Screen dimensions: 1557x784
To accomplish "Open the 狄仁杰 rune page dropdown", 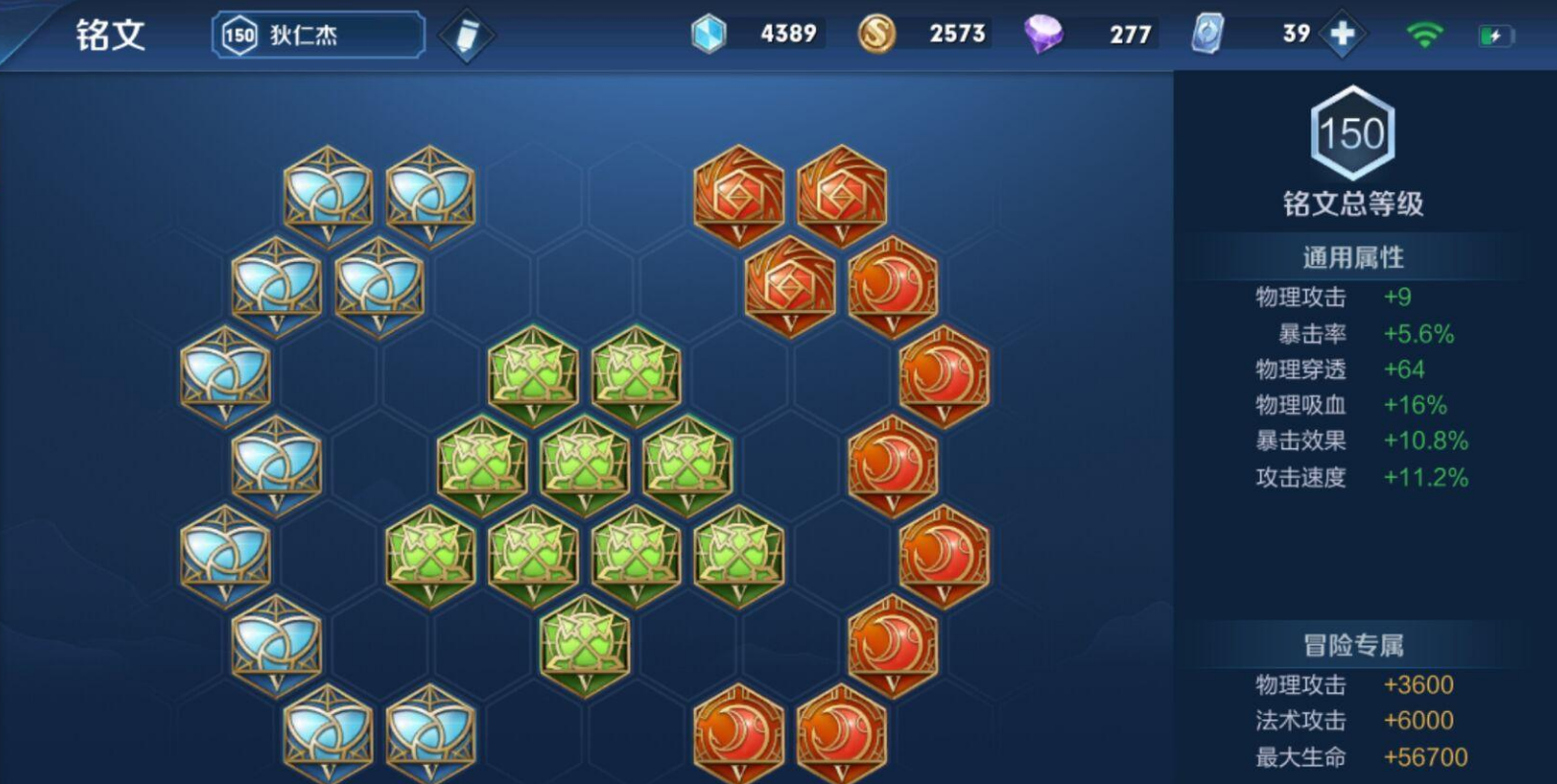I will (318, 35).
